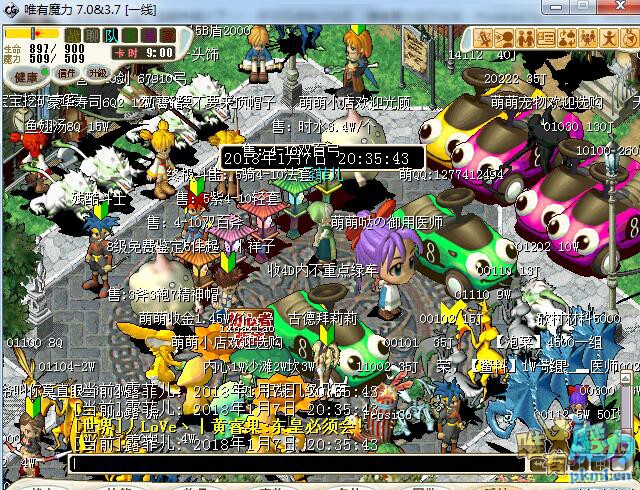Open the two-people handshake icon
This screenshot has width=640, height=490.
coord(525,38)
